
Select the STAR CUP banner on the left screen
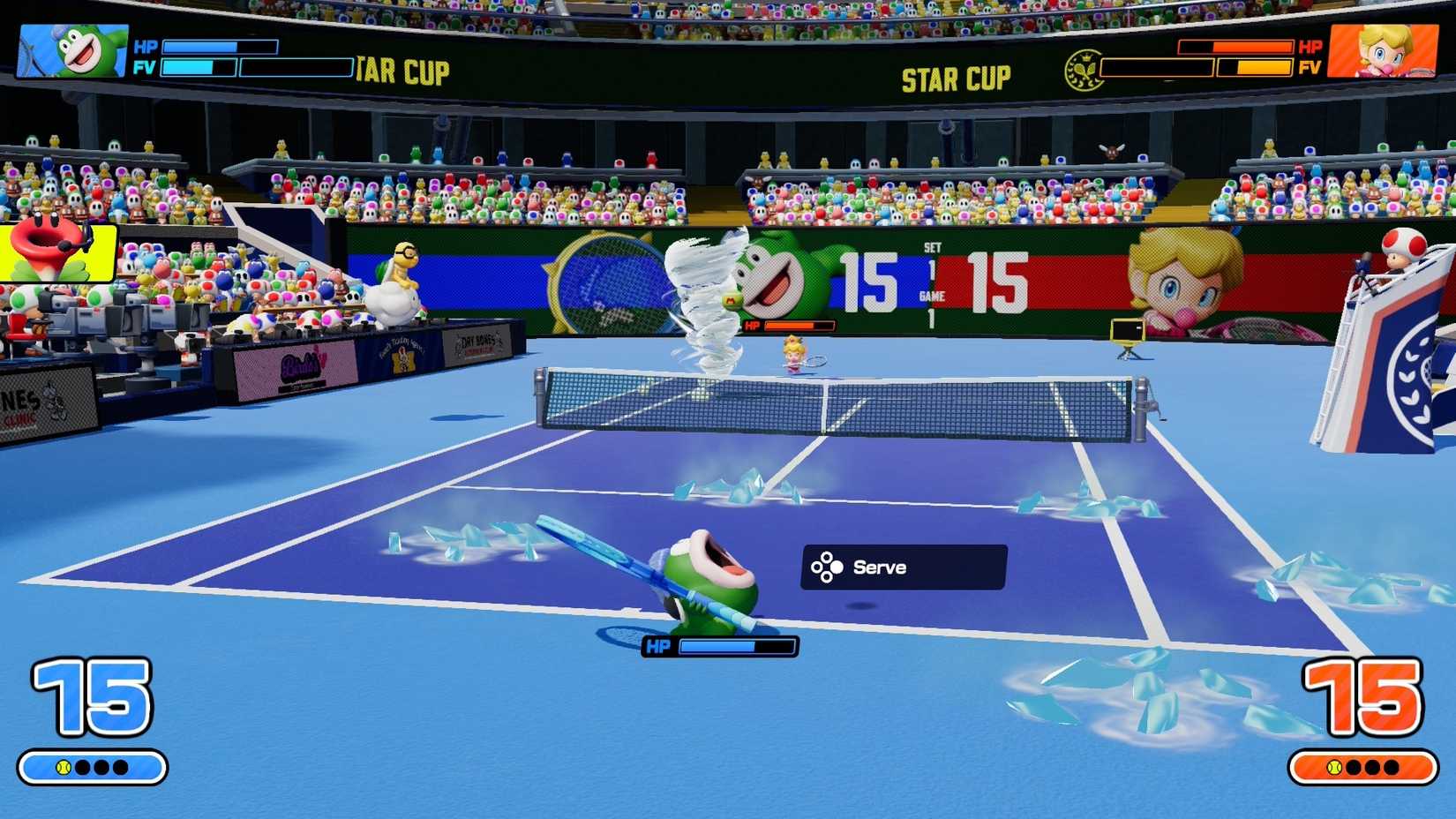[x=402, y=71]
